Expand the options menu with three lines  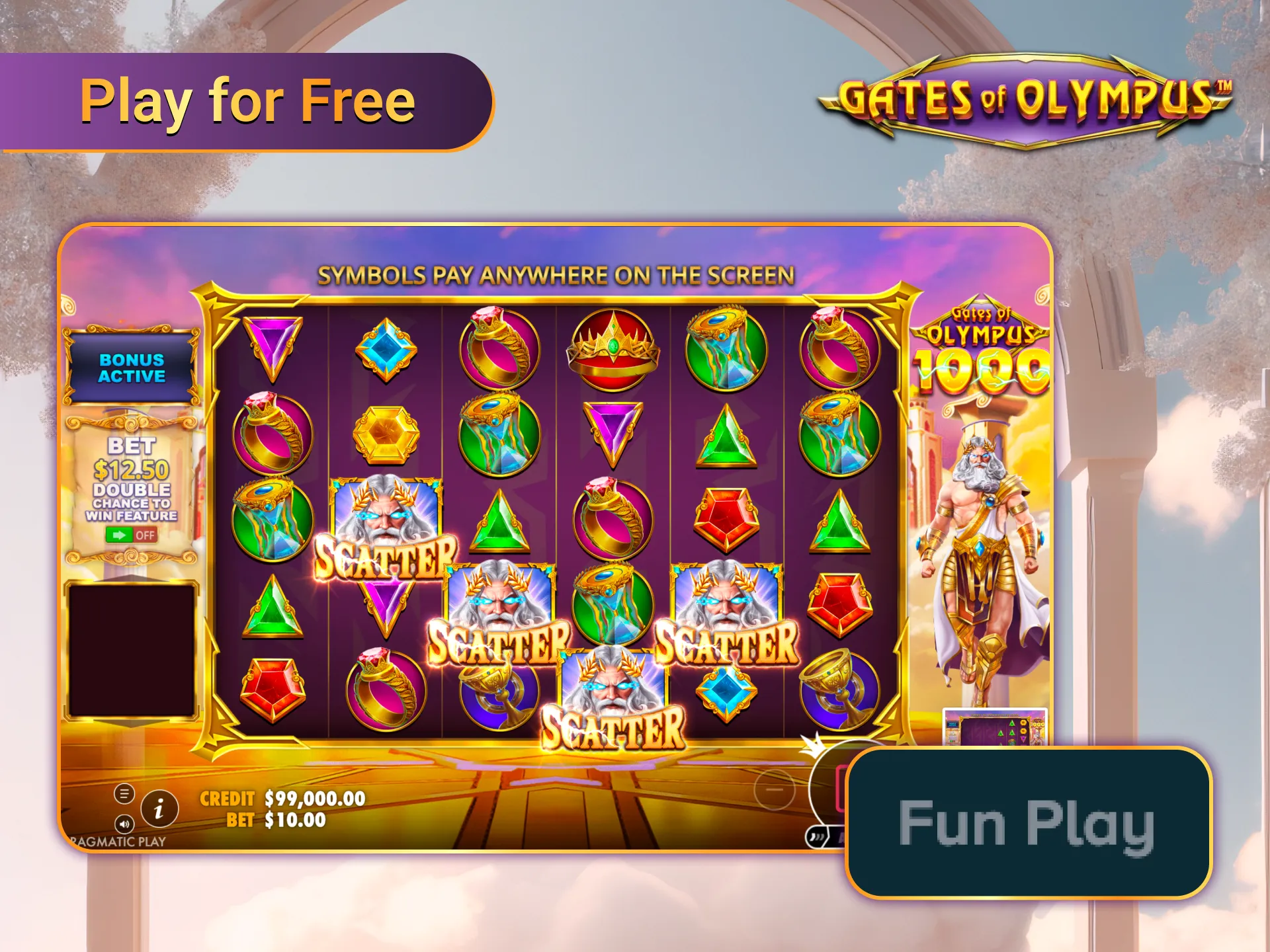pos(123,794)
